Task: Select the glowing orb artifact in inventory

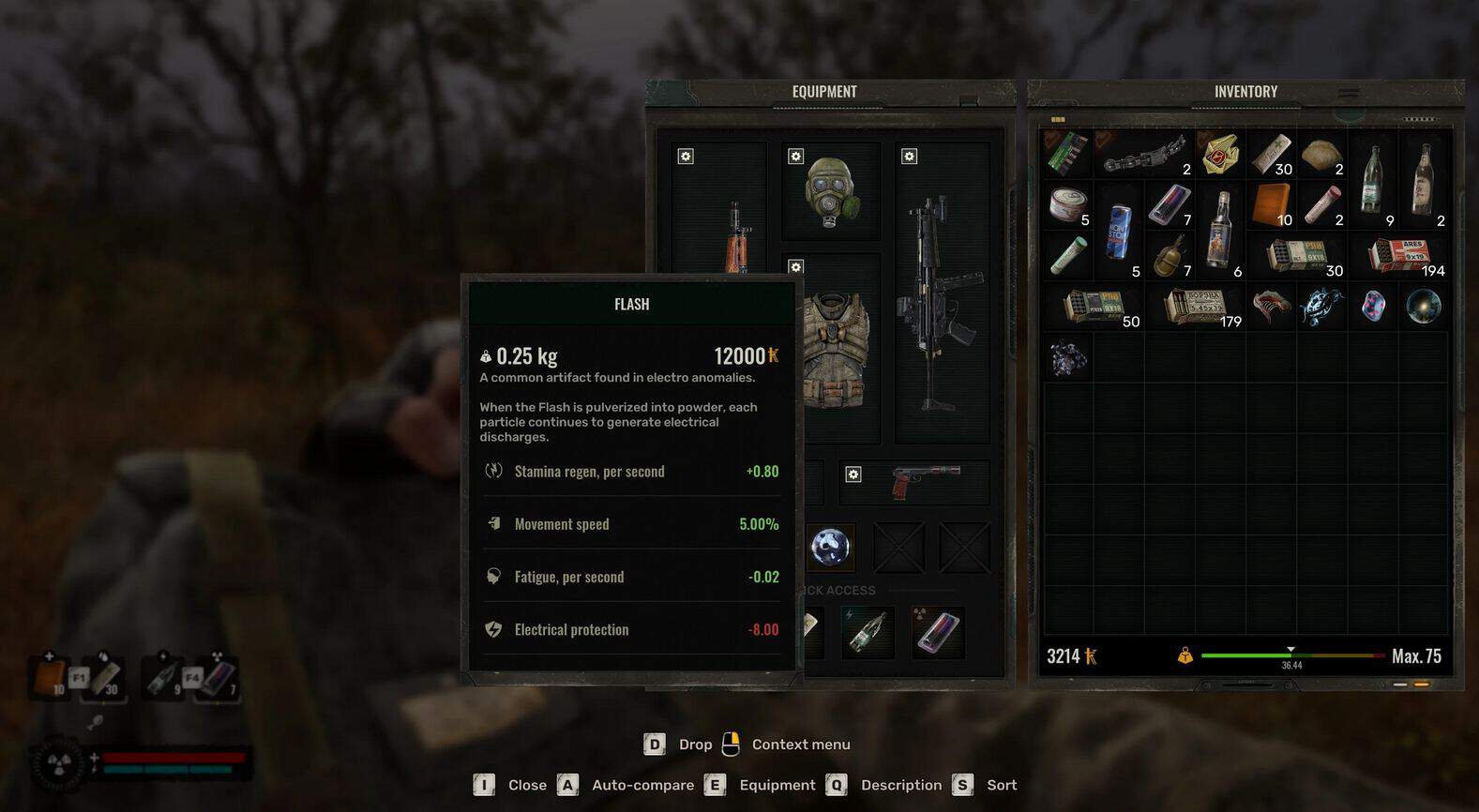Action: point(1422,307)
